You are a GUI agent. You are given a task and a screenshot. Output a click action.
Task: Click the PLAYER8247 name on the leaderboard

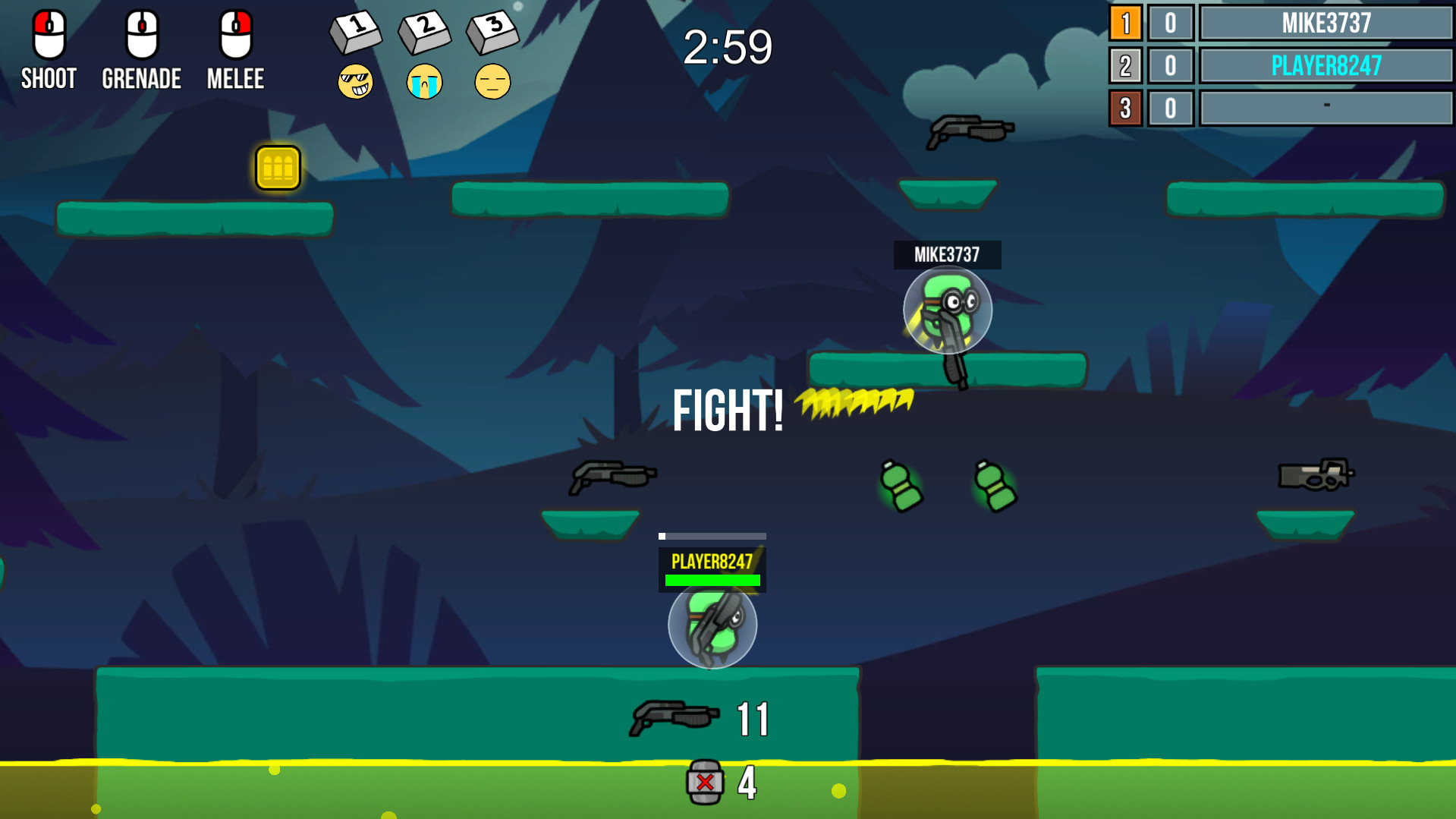pos(1326,66)
